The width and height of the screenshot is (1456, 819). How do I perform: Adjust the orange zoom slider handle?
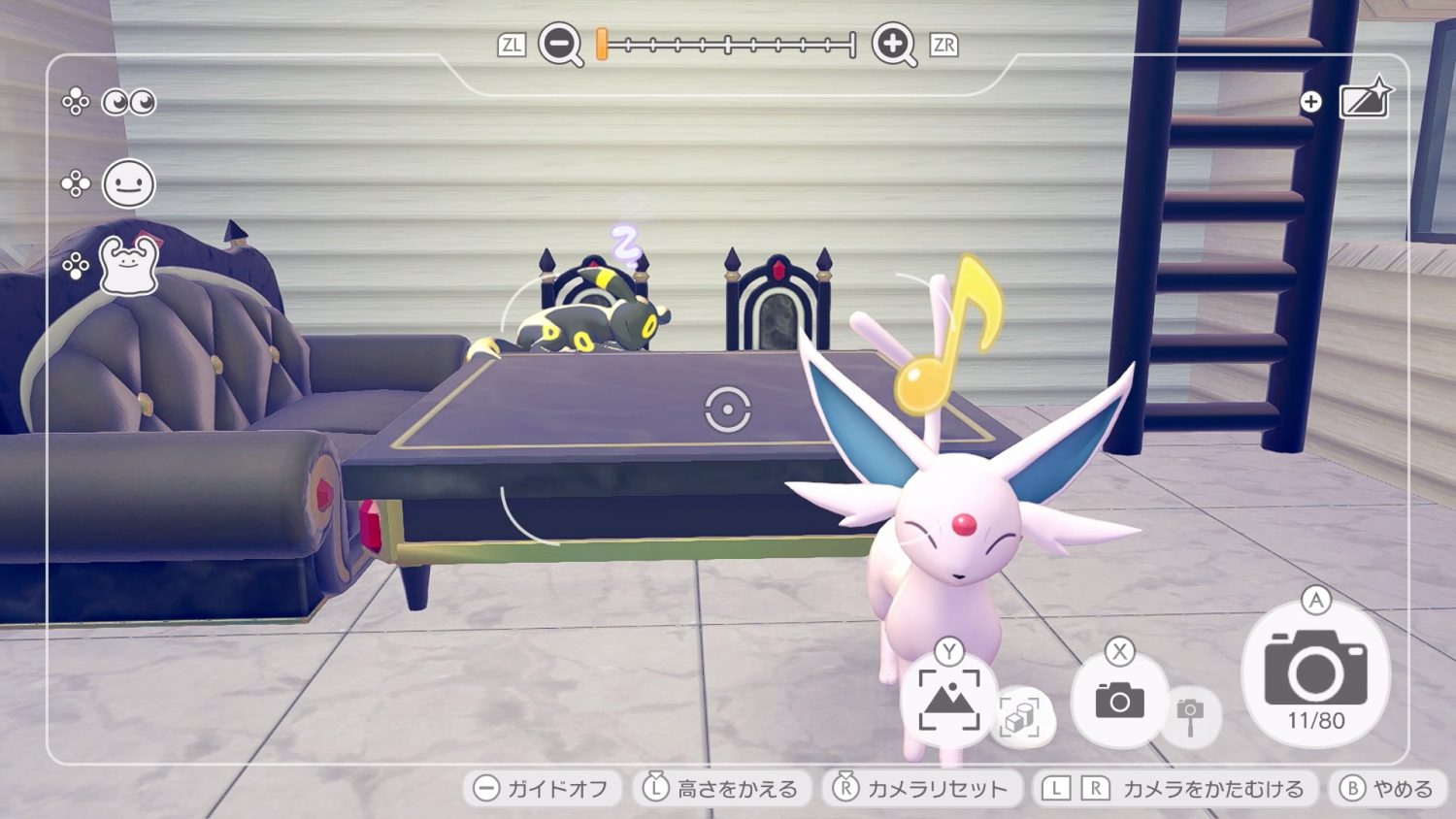pyautogui.click(x=602, y=45)
